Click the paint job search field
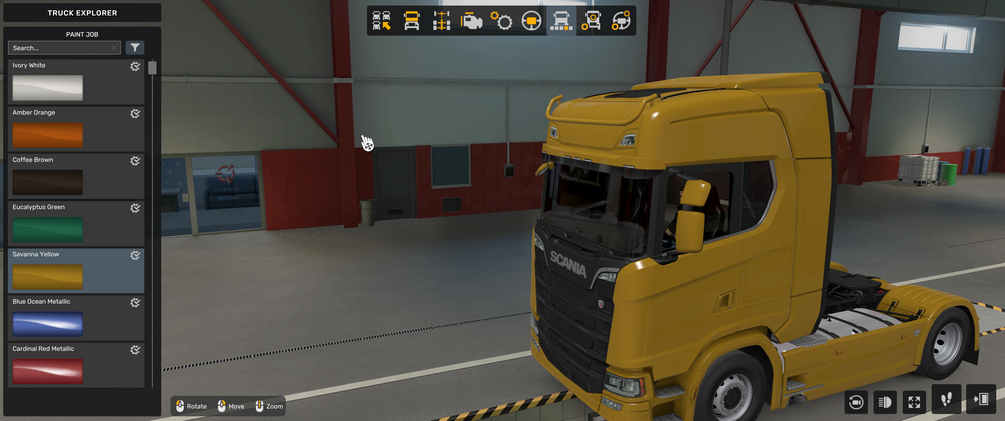Viewport: 1005px width, 421px height. 62,48
